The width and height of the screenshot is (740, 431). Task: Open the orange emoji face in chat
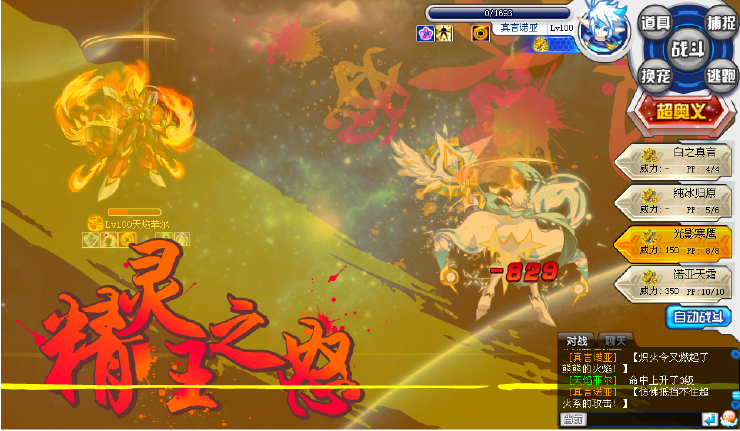click(x=729, y=418)
